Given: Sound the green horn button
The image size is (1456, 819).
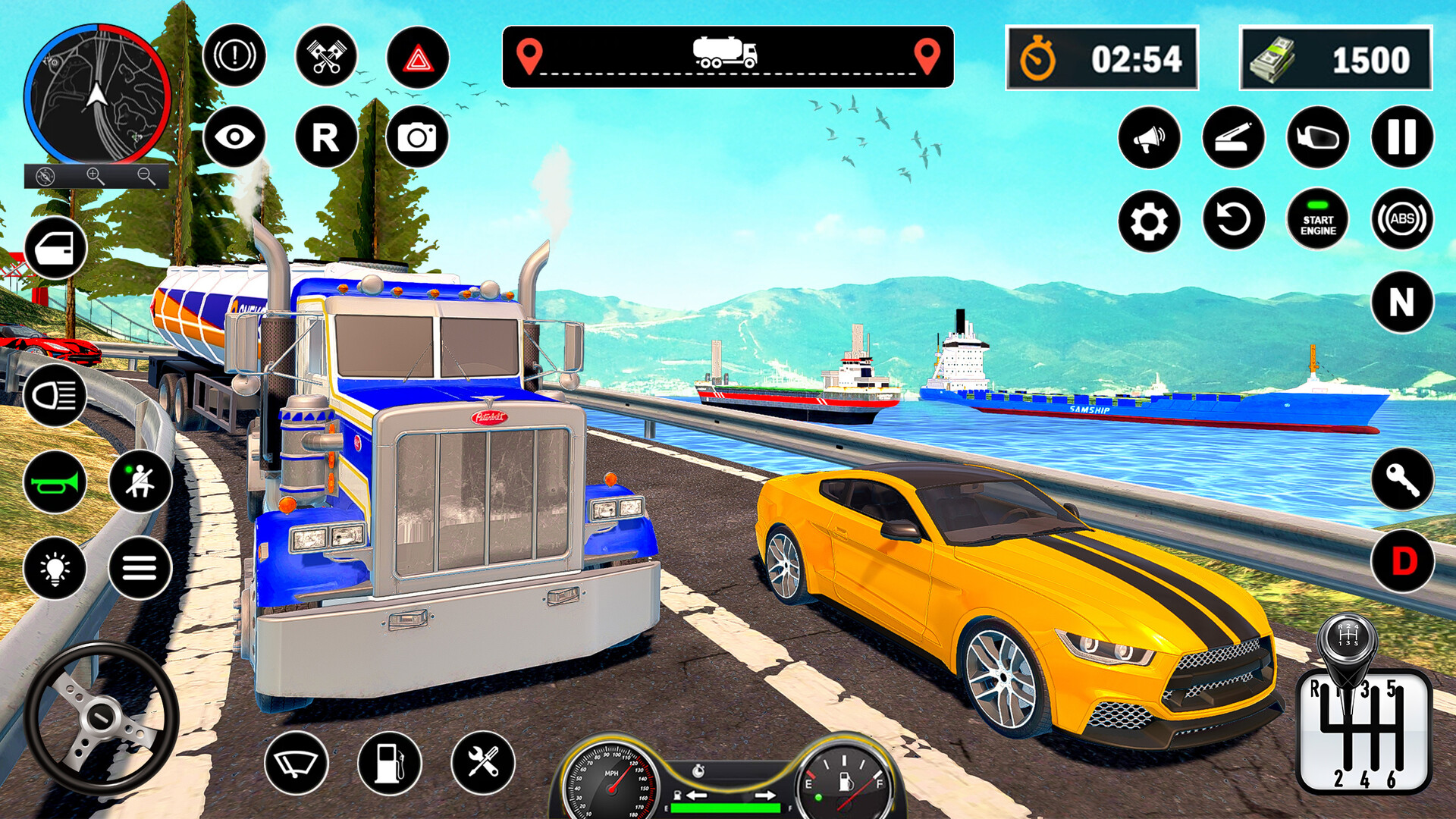Looking at the screenshot, I should pos(55,482).
